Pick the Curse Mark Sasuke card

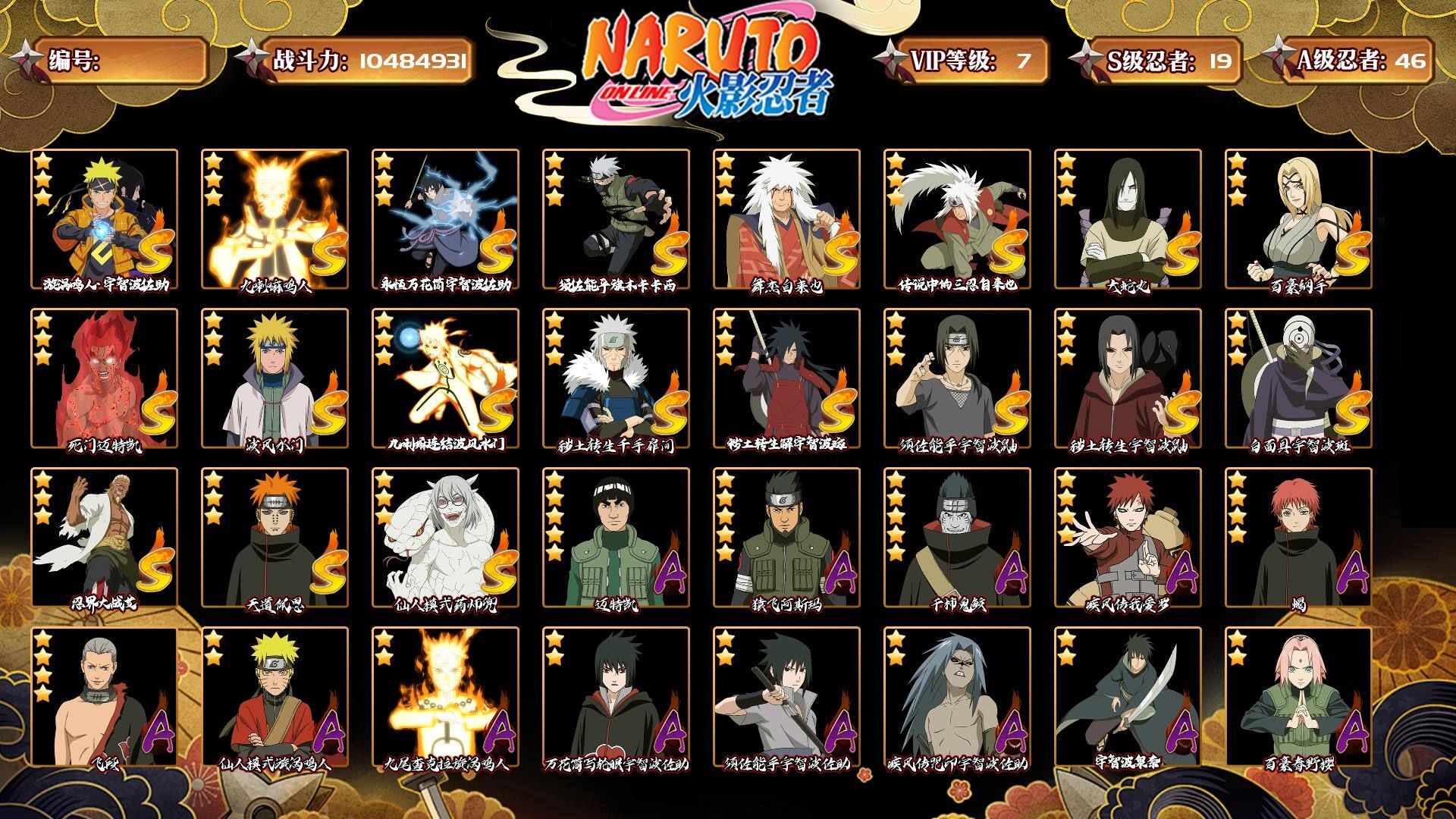957,697
